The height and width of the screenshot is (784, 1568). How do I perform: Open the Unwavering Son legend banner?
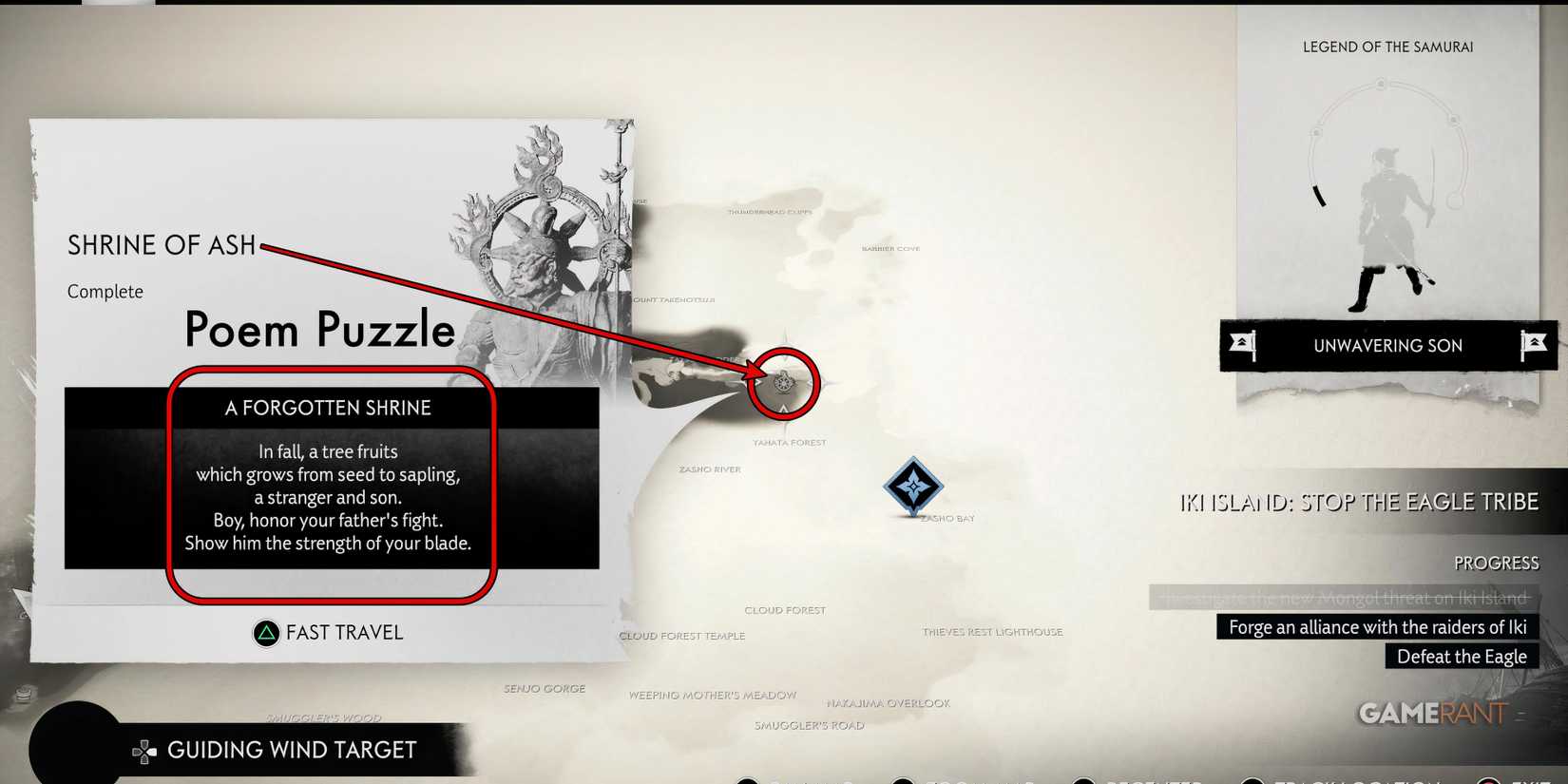(x=1387, y=345)
